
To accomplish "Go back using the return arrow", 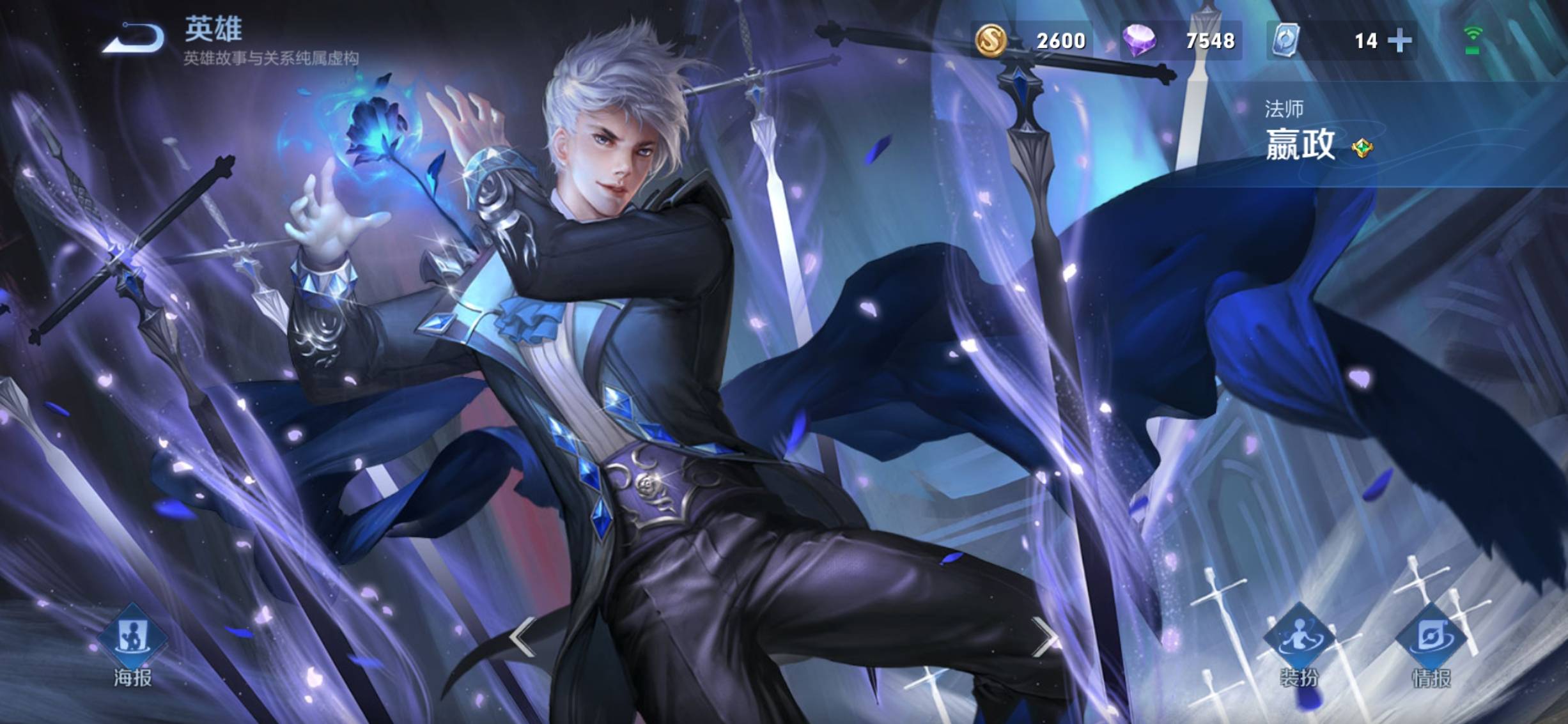I will [x=134, y=38].
